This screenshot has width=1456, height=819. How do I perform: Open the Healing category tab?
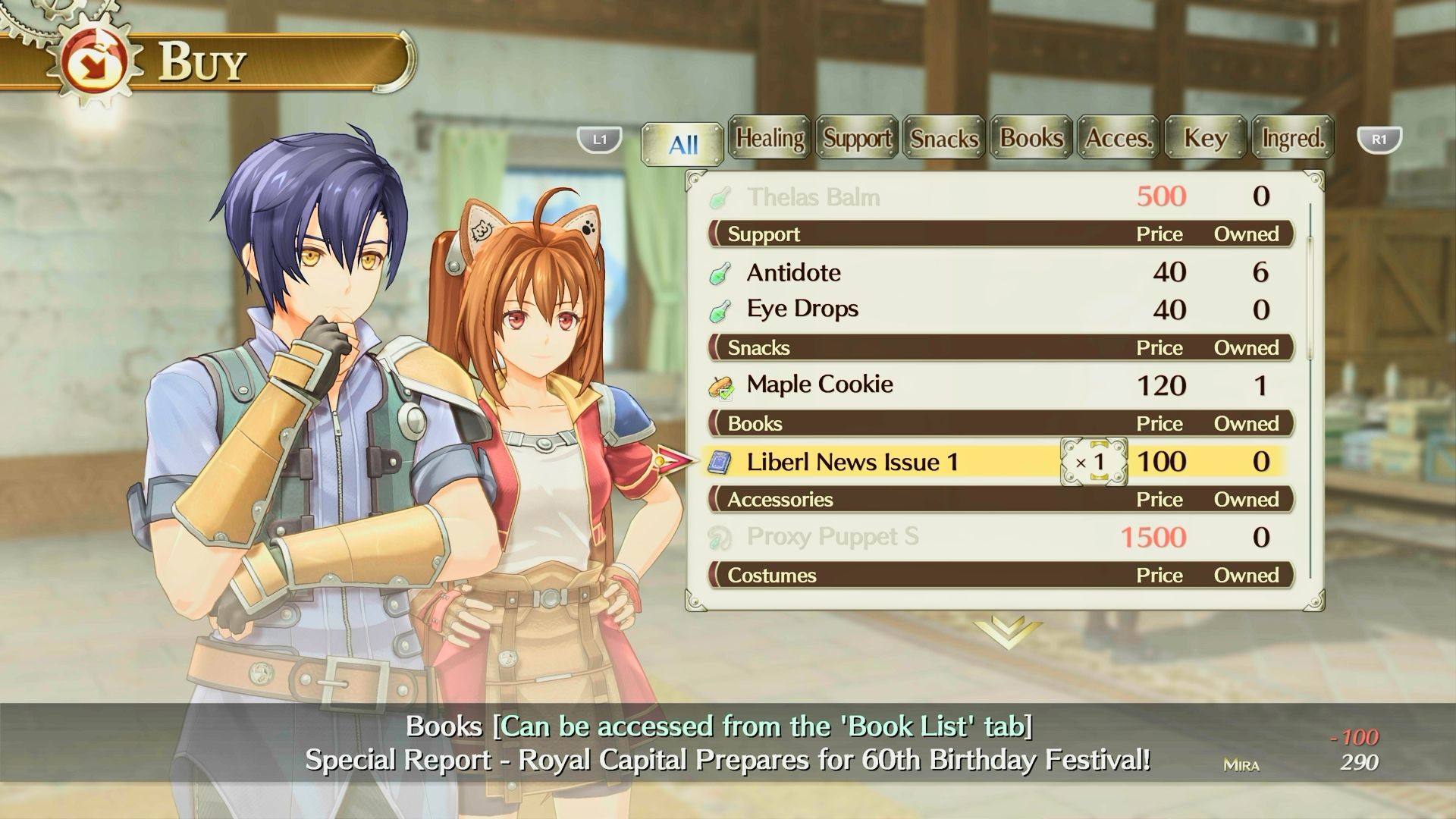(x=770, y=138)
